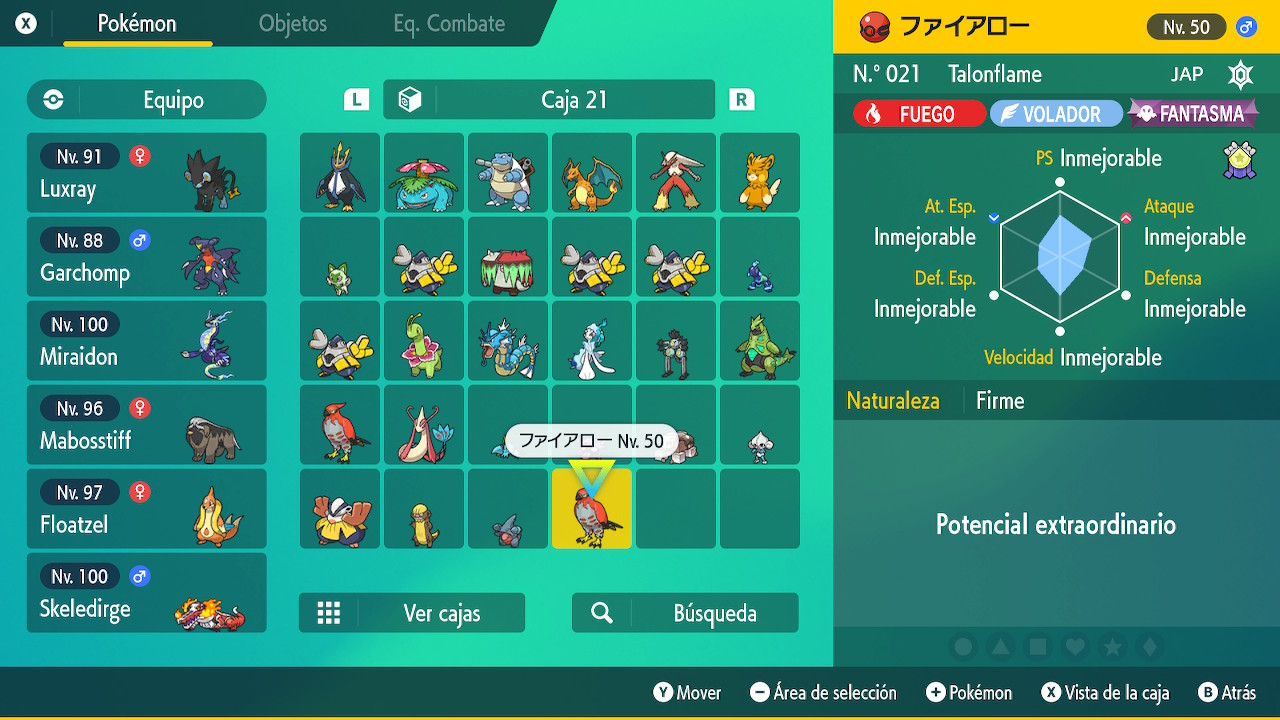Image resolution: width=1280 pixels, height=720 pixels.
Task: Open the Búsqueda search function
Action: click(x=685, y=613)
